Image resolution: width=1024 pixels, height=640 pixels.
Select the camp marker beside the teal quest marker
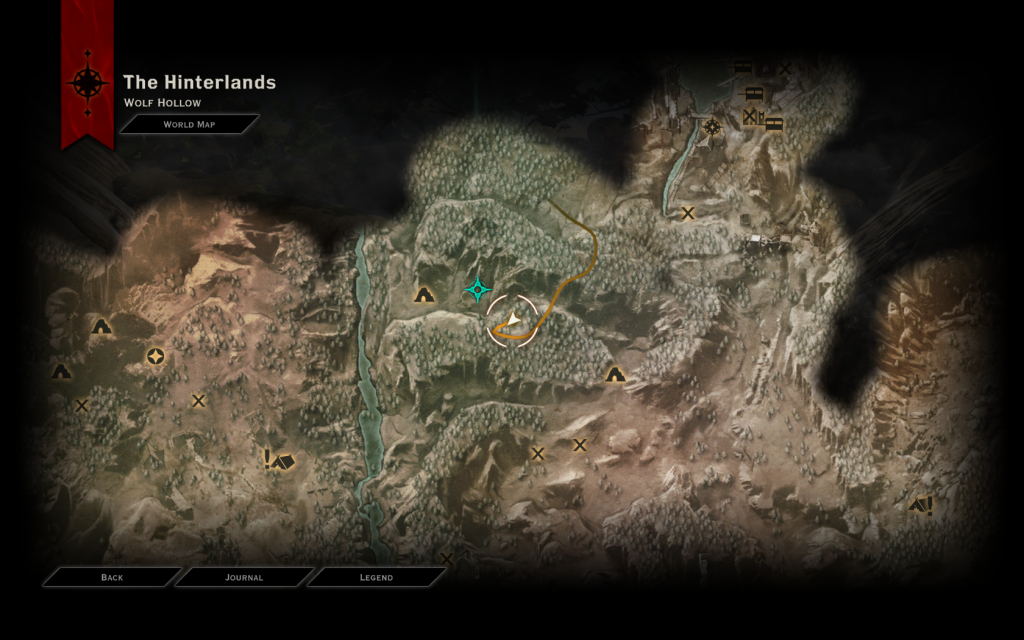424,294
